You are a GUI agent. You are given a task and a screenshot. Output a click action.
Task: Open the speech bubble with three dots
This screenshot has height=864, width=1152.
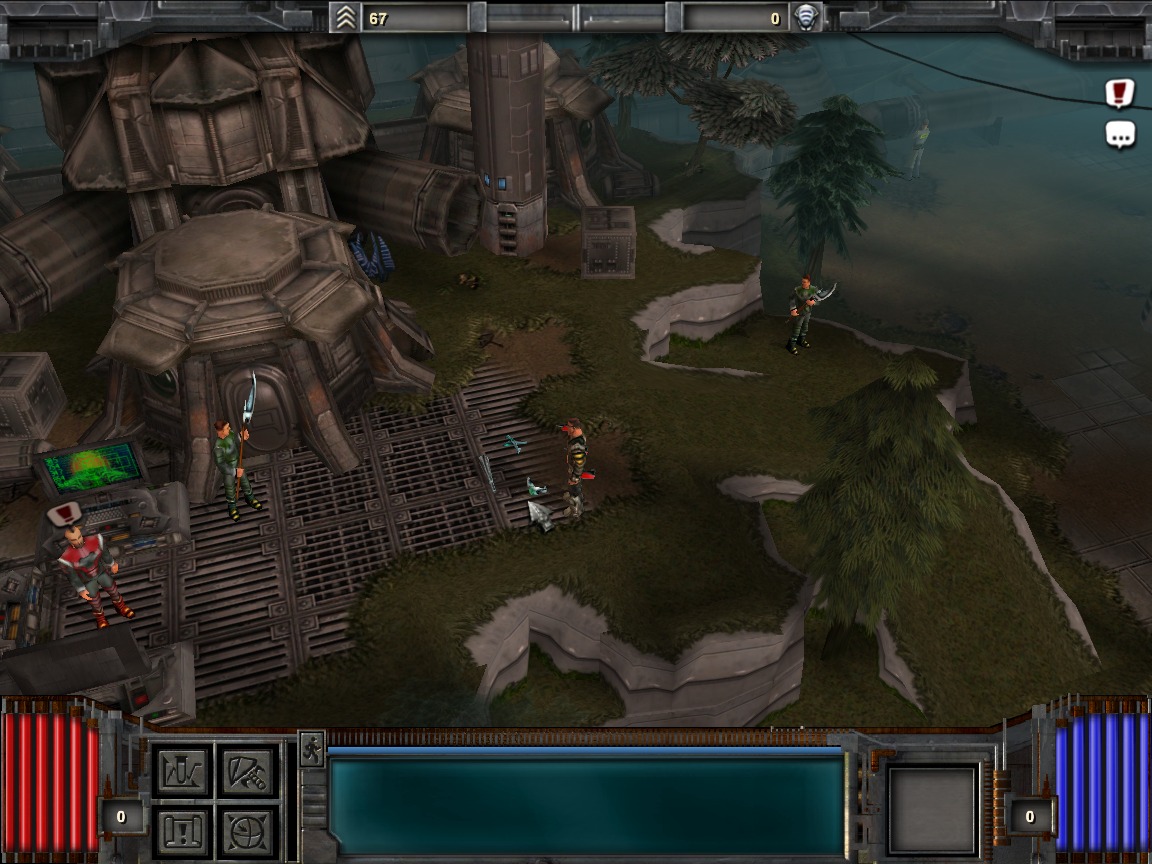(1120, 134)
